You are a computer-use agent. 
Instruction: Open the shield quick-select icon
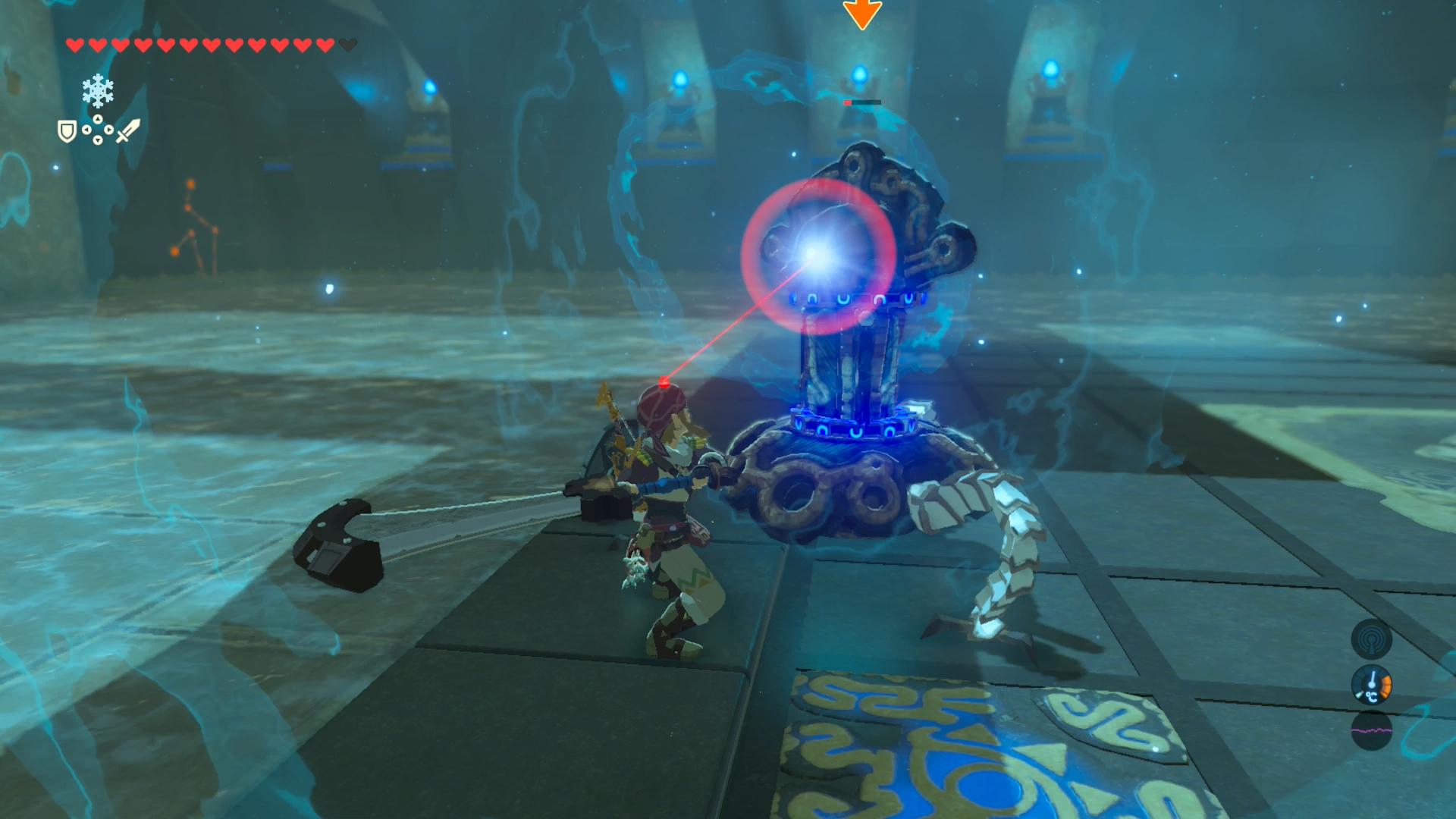point(67,132)
